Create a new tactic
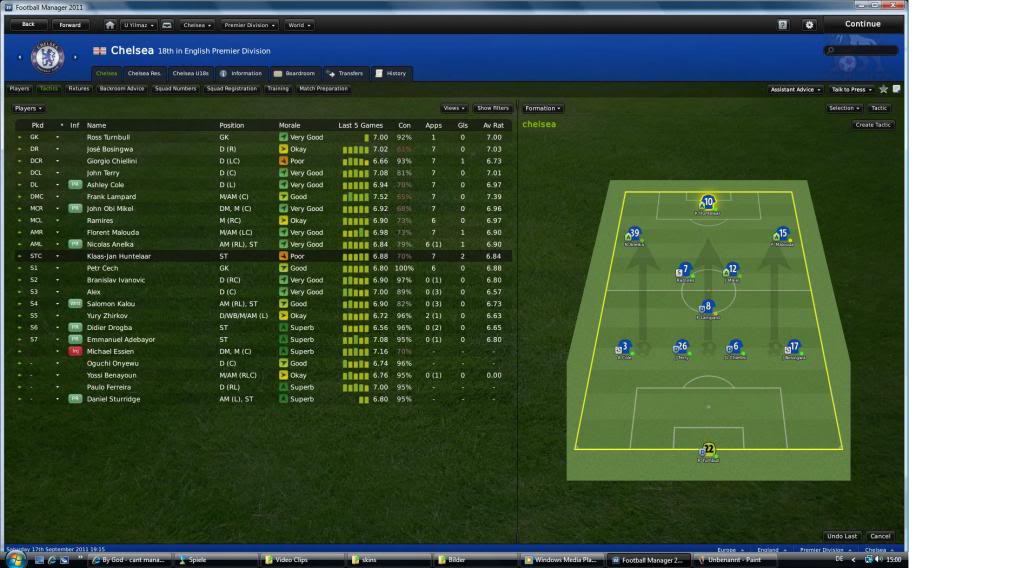1022x568 pixels. pyautogui.click(x=873, y=125)
